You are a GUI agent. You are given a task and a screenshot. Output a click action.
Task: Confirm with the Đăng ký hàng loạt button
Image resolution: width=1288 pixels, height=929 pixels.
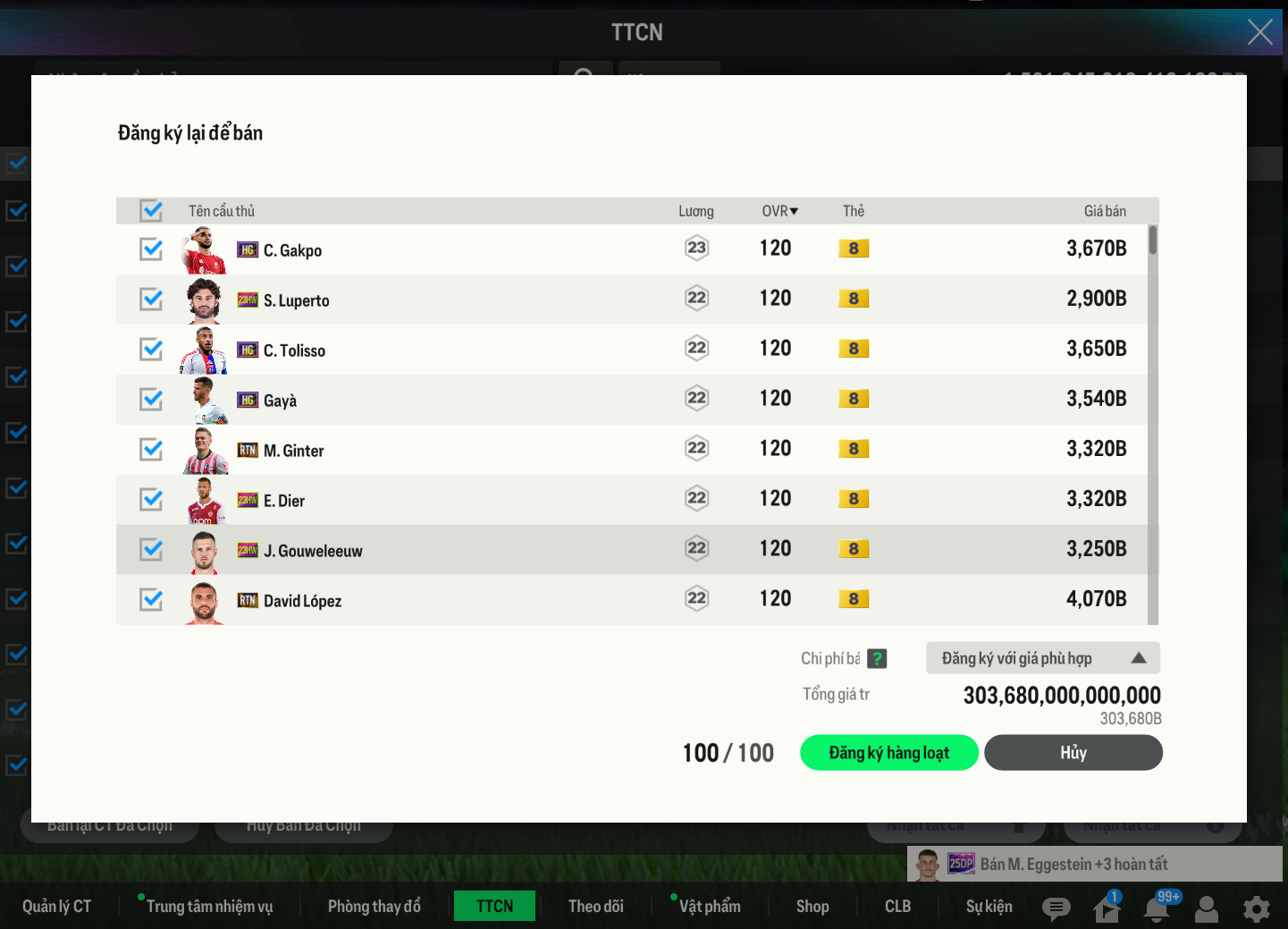point(888,753)
